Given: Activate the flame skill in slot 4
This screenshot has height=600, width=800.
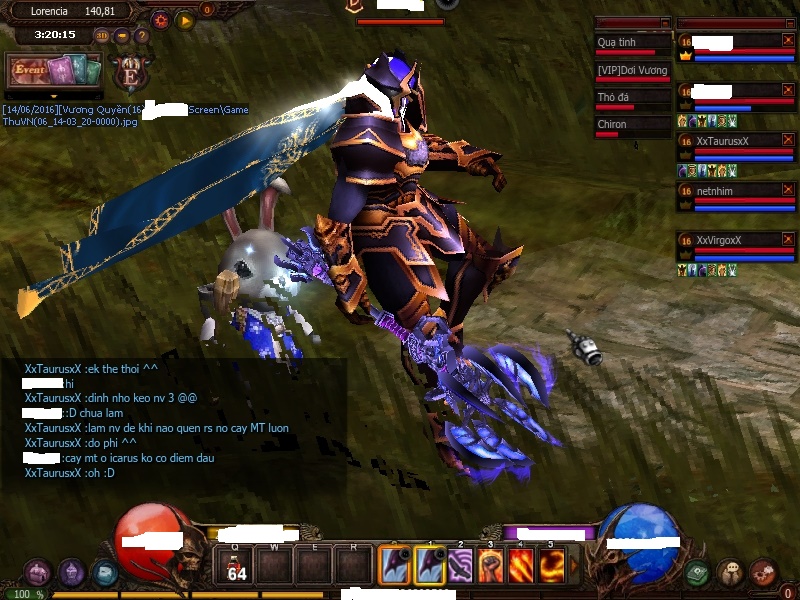Looking at the screenshot, I should tap(521, 566).
